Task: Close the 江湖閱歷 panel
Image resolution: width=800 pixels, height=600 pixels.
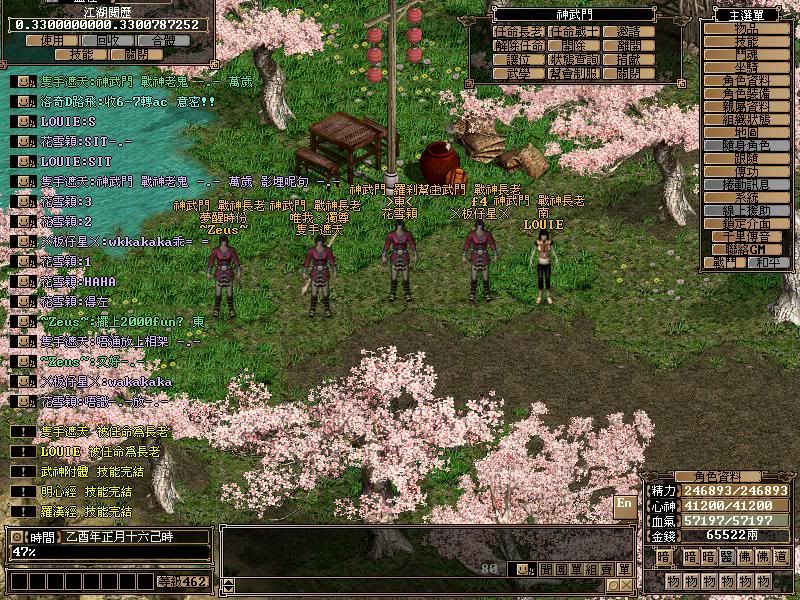Action: (135, 54)
